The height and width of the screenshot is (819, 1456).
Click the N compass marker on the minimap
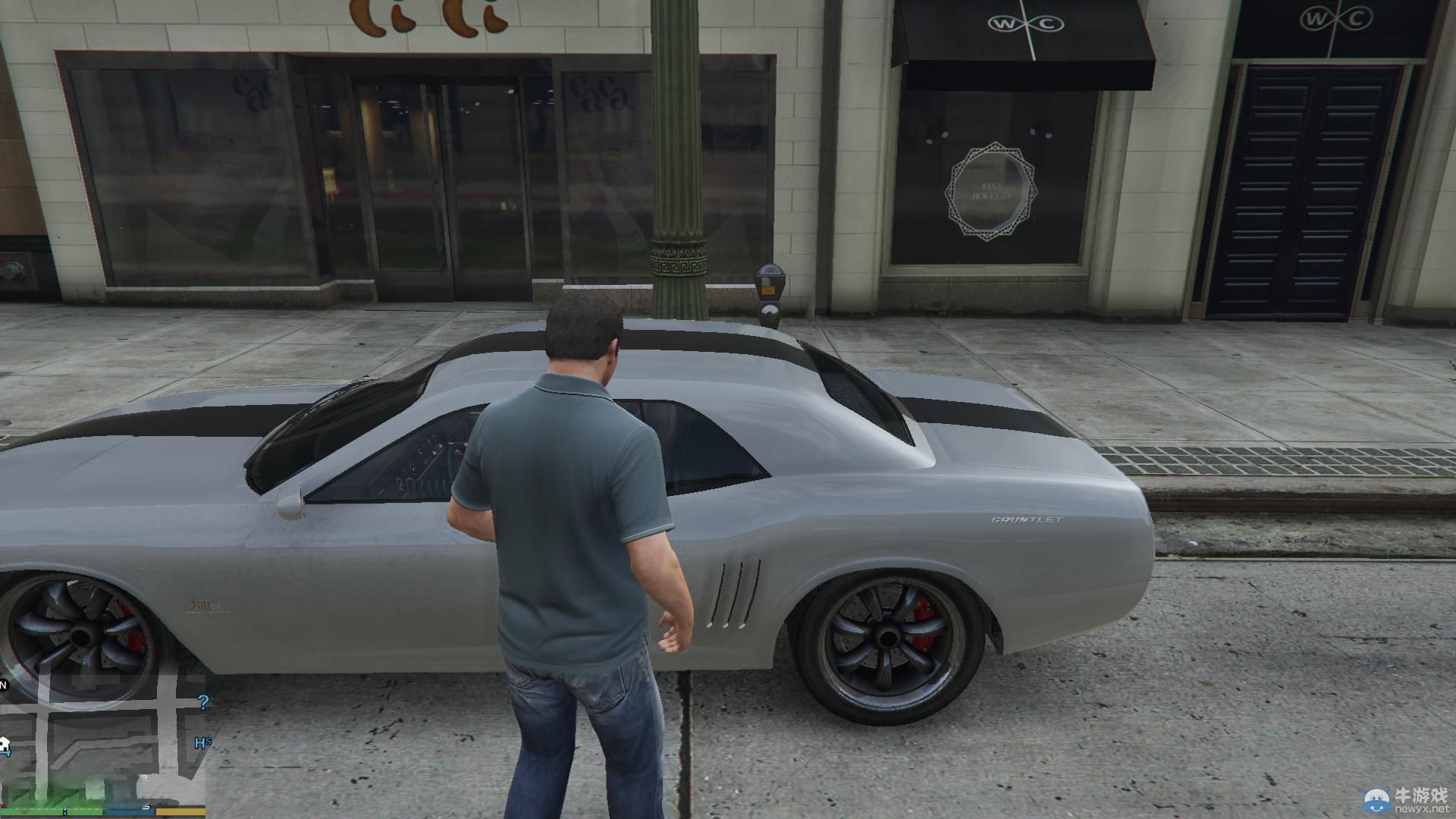[x=4, y=685]
